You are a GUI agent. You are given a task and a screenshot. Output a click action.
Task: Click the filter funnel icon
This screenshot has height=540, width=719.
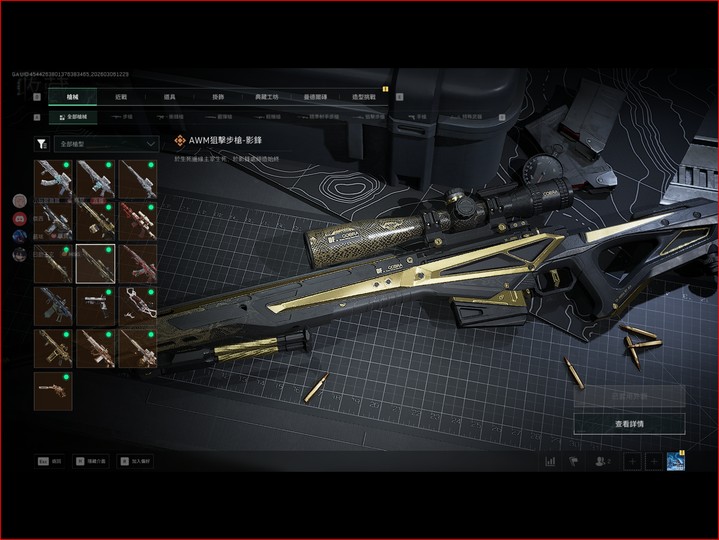coord(41,144)
